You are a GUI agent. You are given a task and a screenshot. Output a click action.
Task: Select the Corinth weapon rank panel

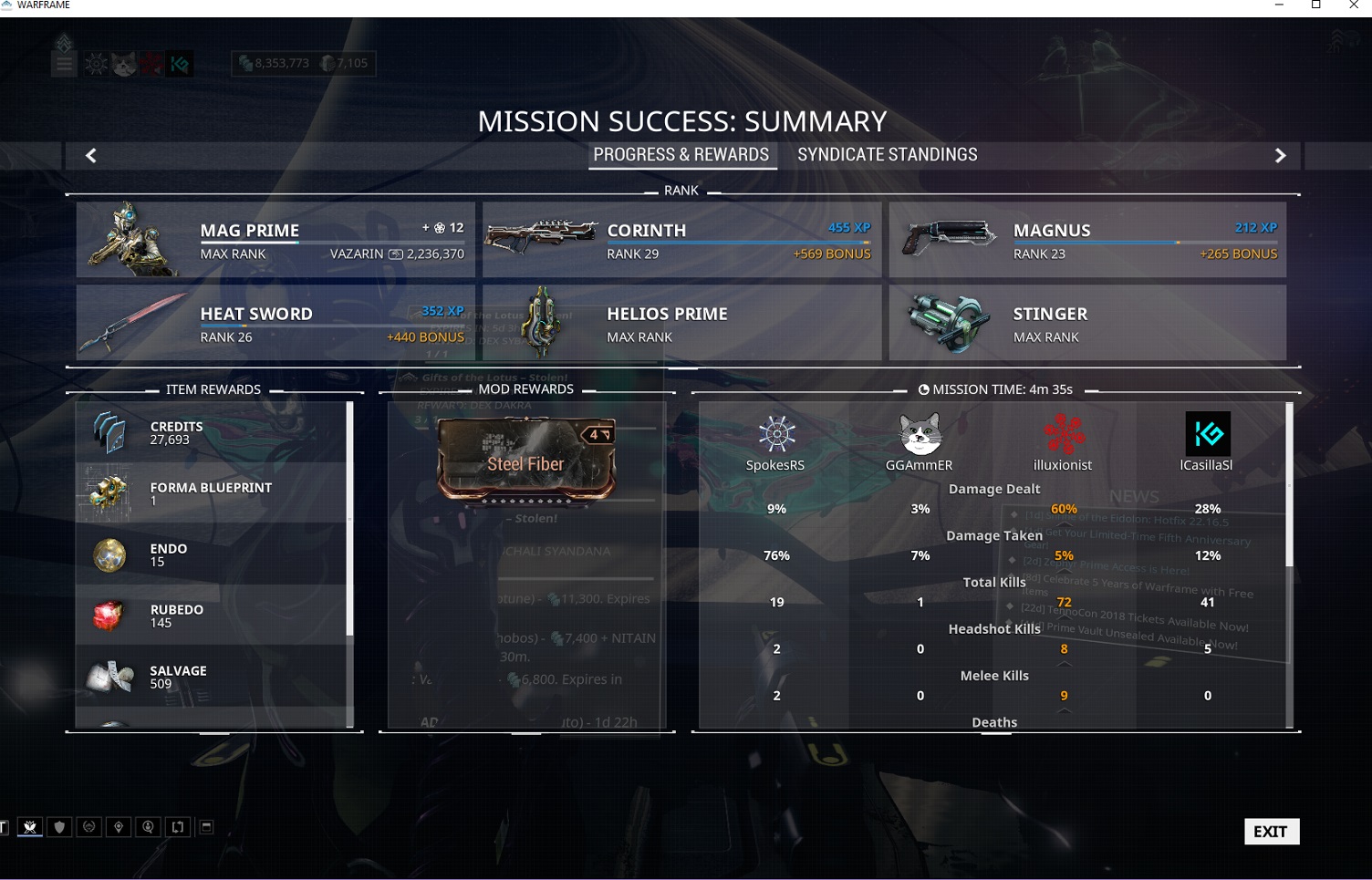[x=681, y=240]
